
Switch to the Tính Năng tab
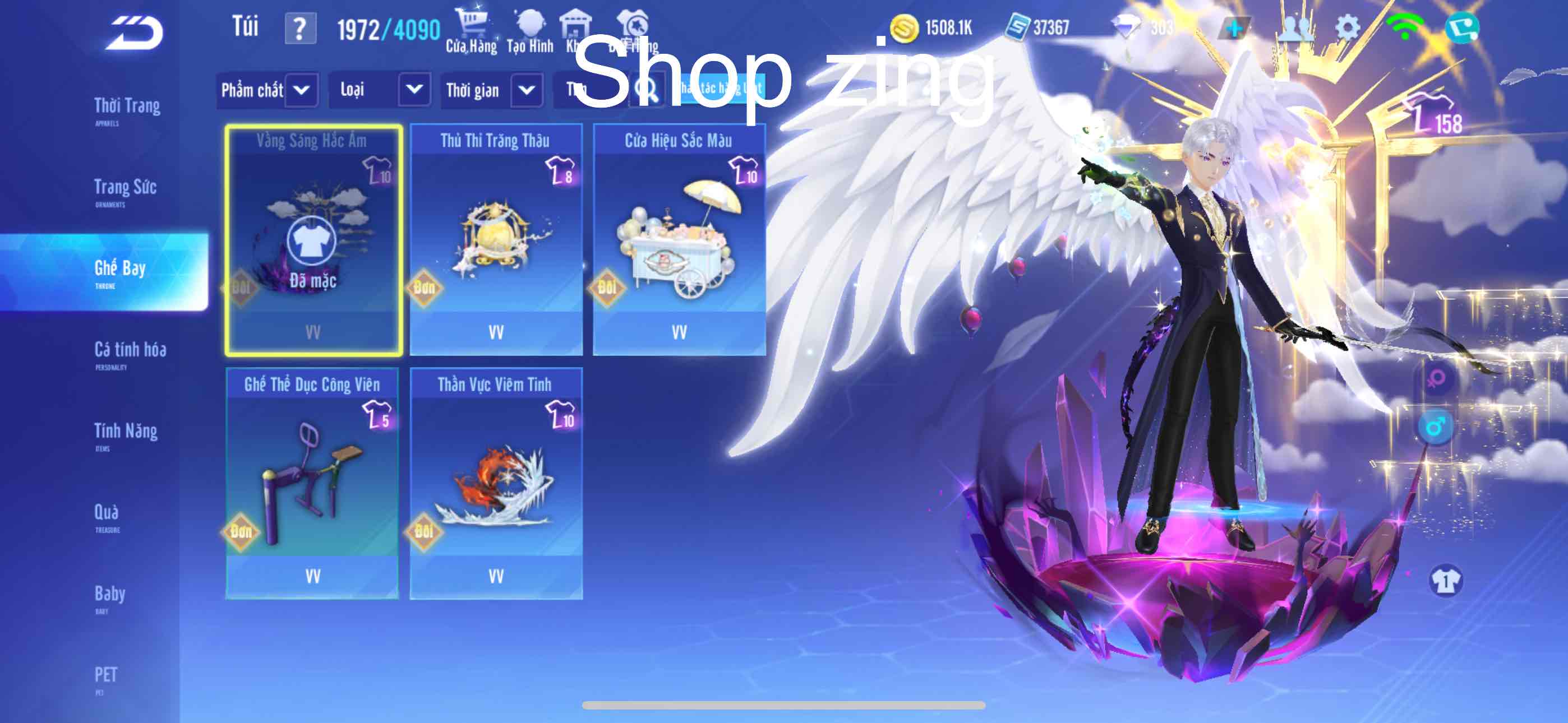[x=126, y=434]
